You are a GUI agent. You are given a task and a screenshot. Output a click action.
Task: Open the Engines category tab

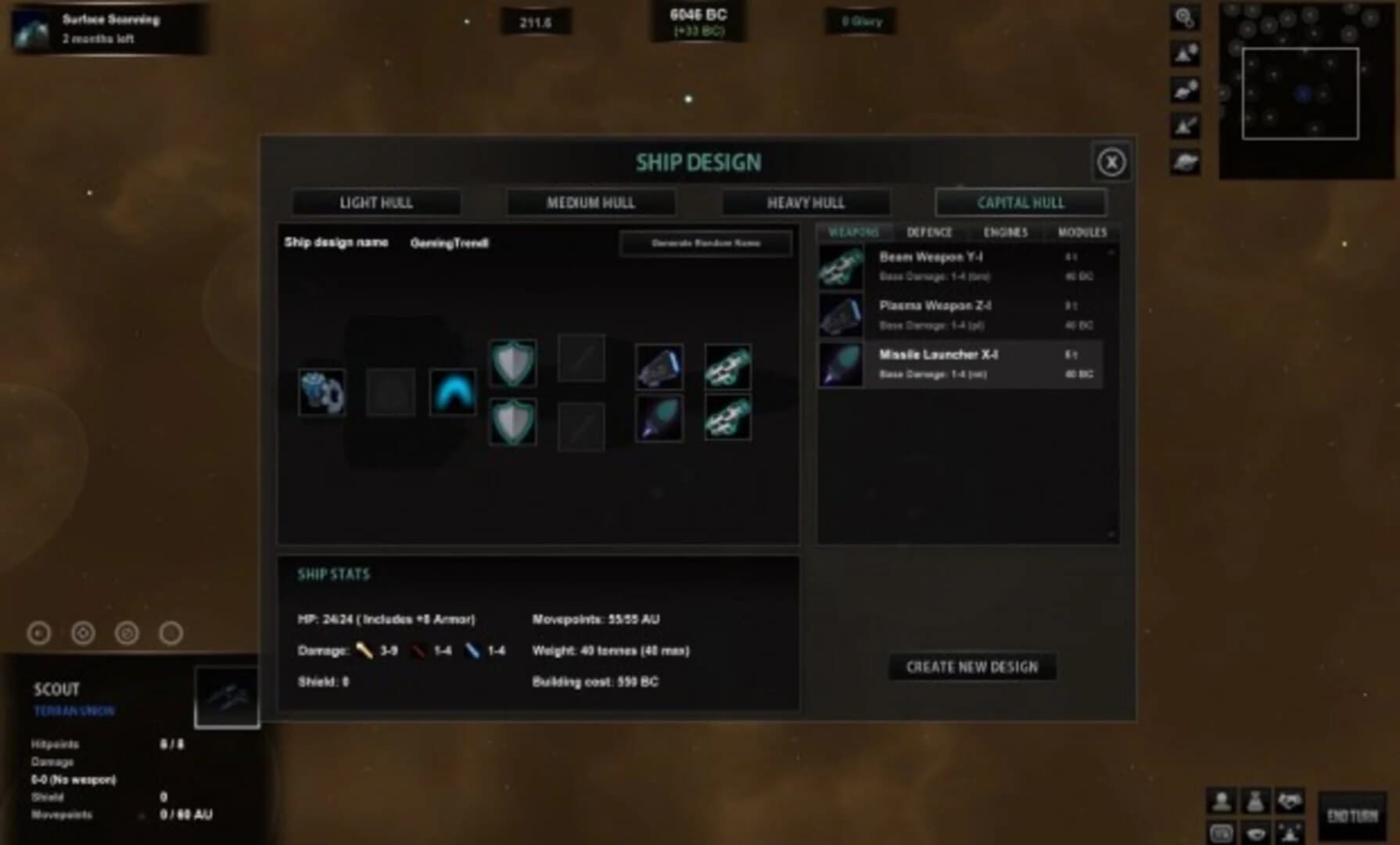click(1007, 232)
